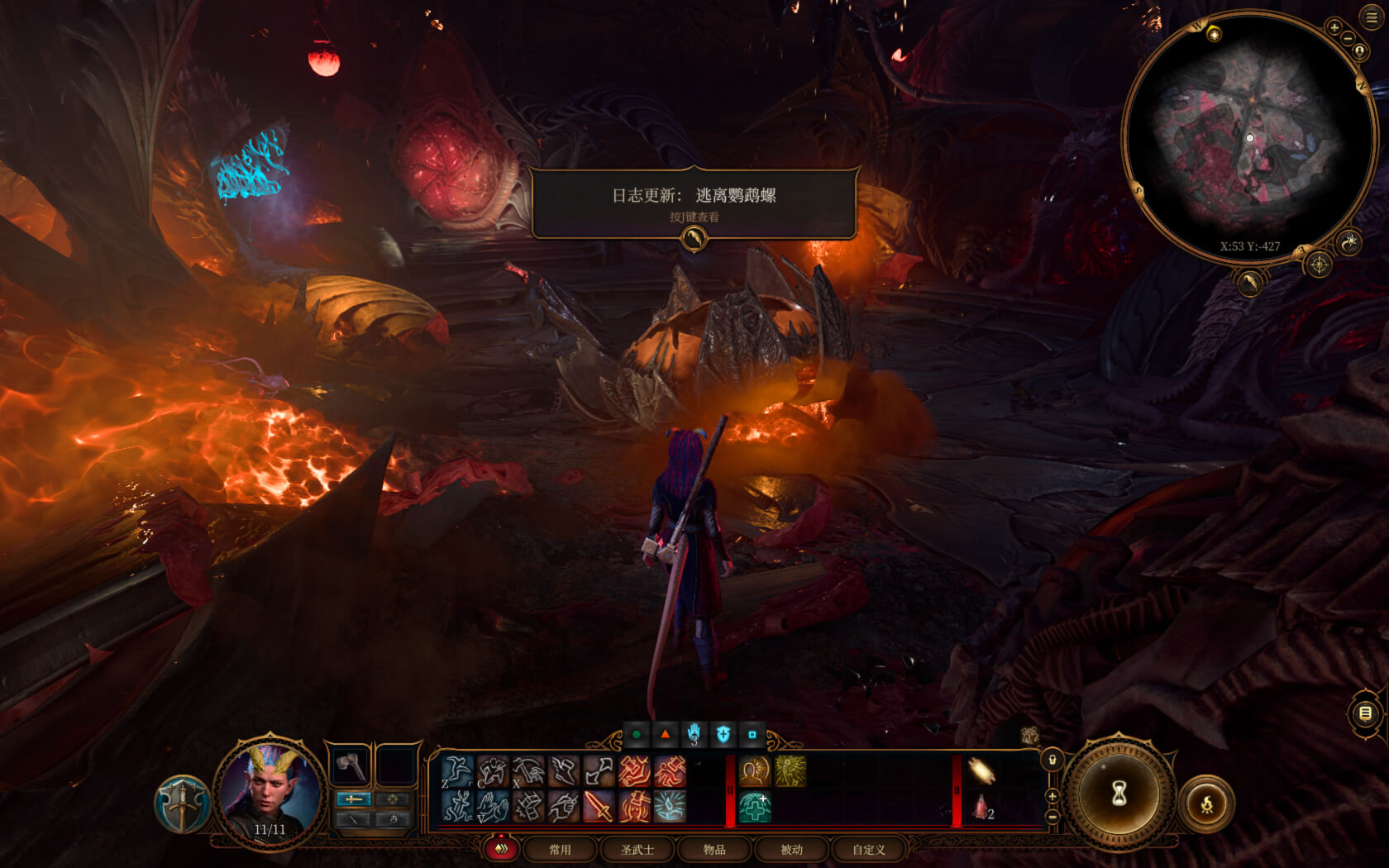The width and height of the screenshot is (1389, 868).
Task: Open the 圣武士 tab
Action: (637, 849)
